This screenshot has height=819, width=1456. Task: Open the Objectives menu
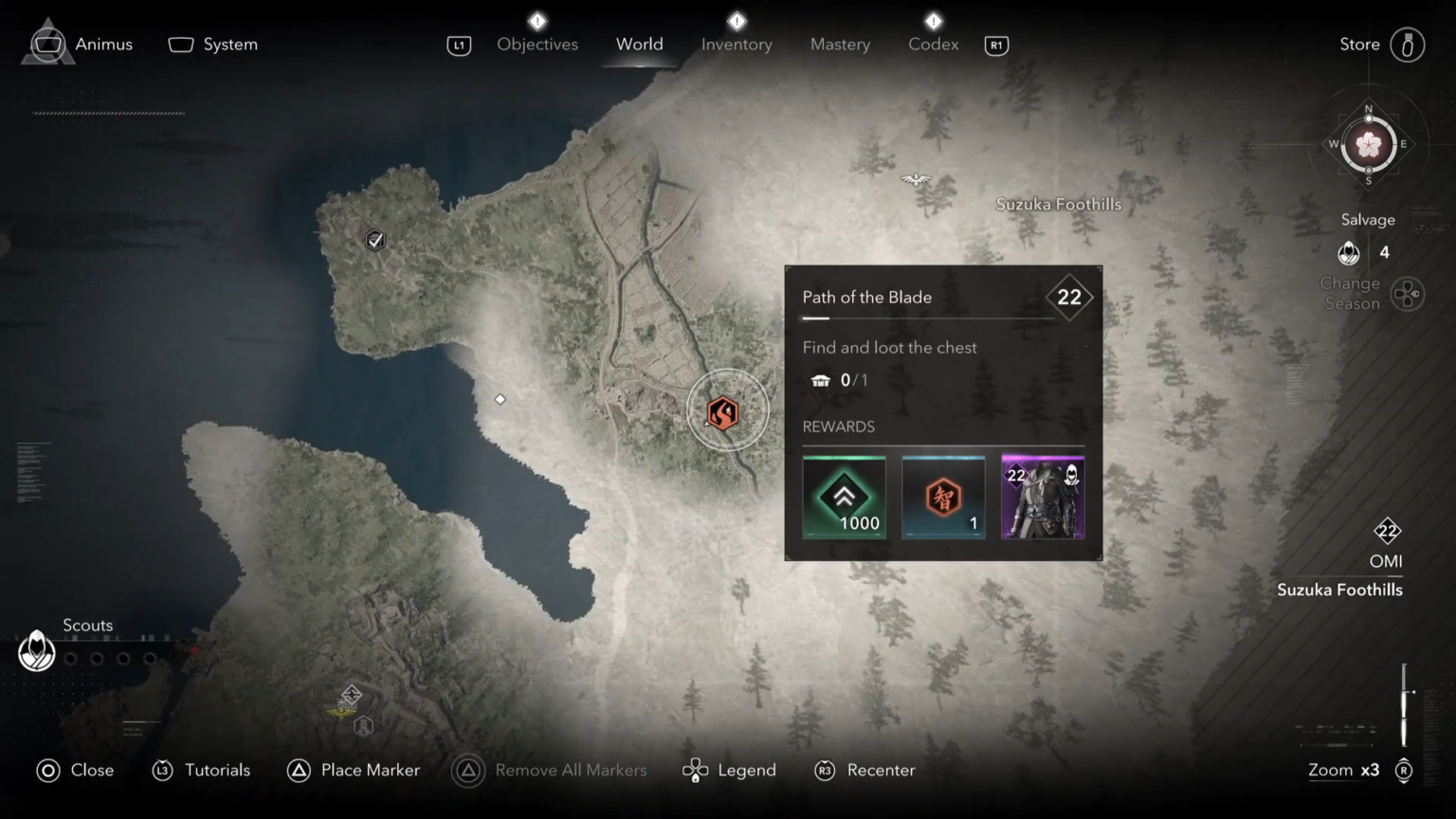pyautogui.click(x=537, y=44)
